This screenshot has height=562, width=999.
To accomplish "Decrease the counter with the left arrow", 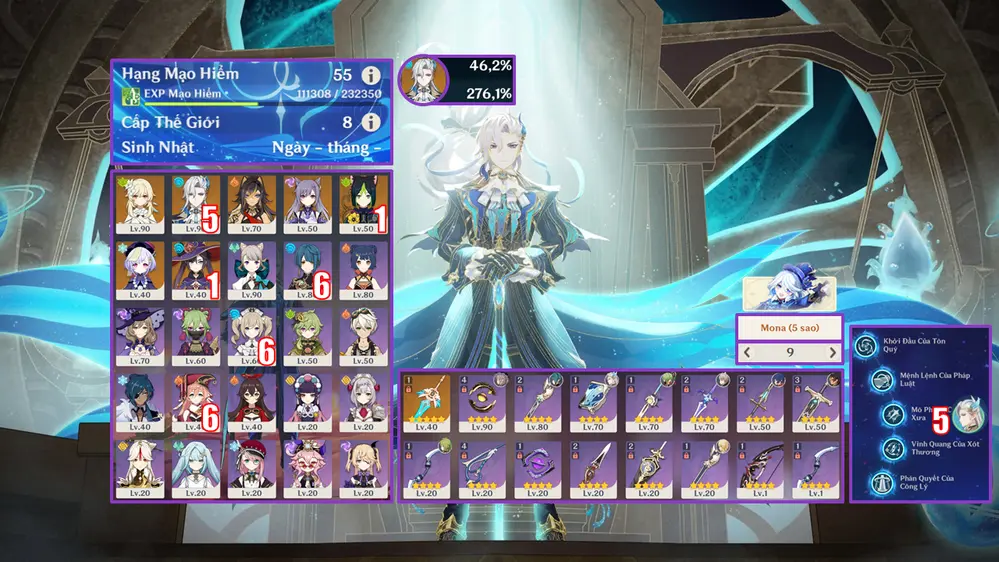I will click(745, 352).
